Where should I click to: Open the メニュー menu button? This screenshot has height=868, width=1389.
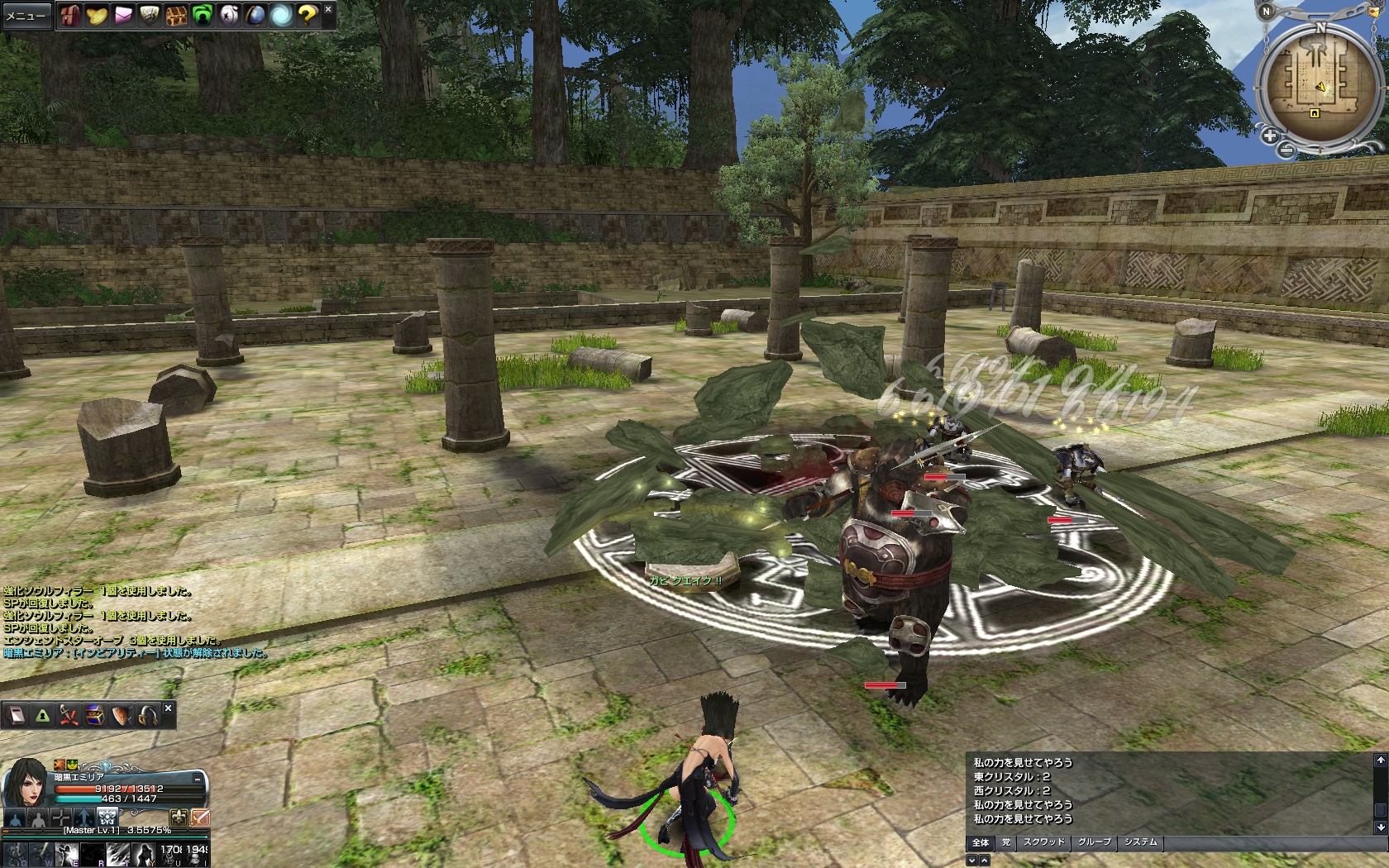(26, 16)
